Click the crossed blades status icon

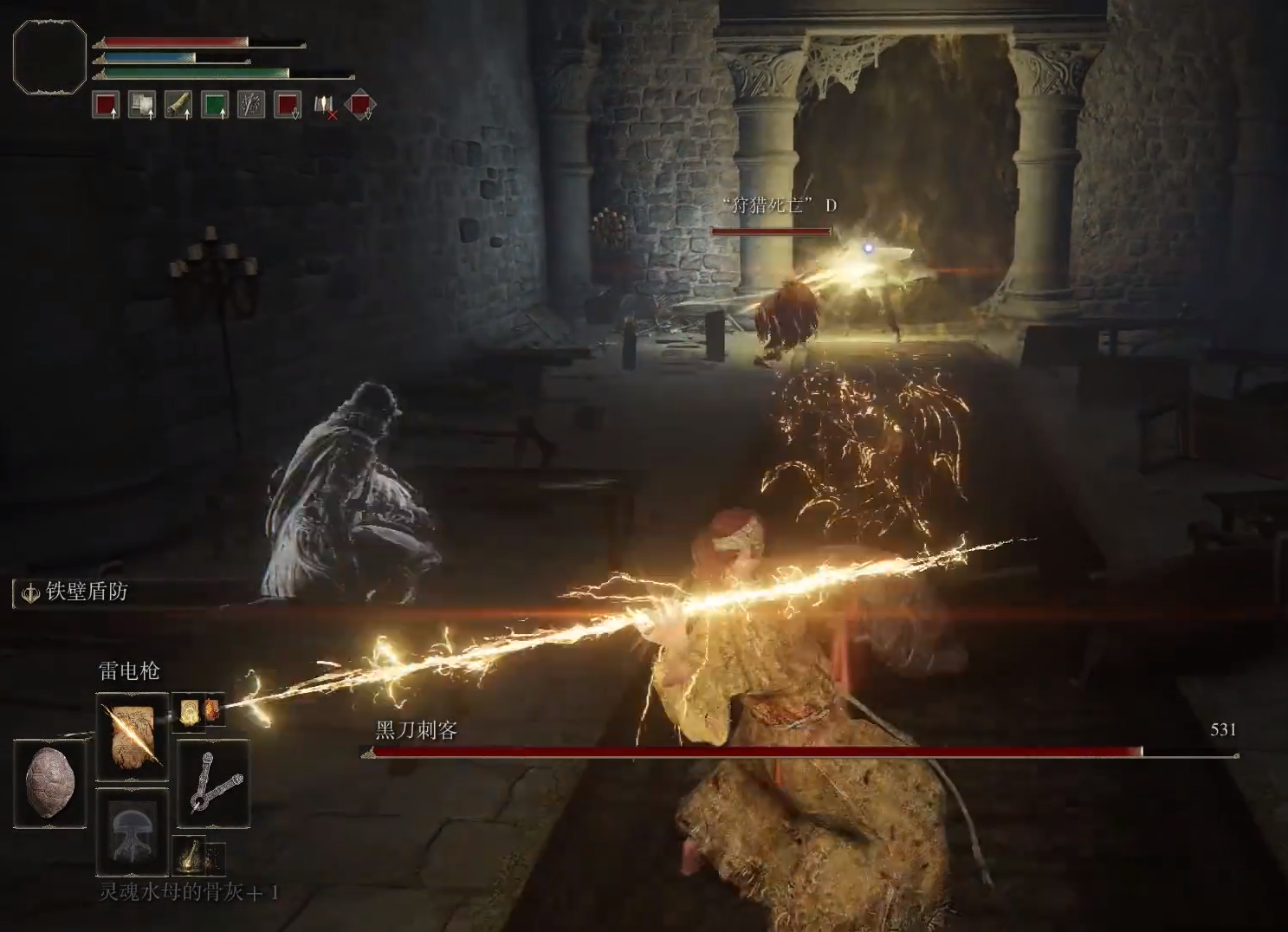(251, 105)
